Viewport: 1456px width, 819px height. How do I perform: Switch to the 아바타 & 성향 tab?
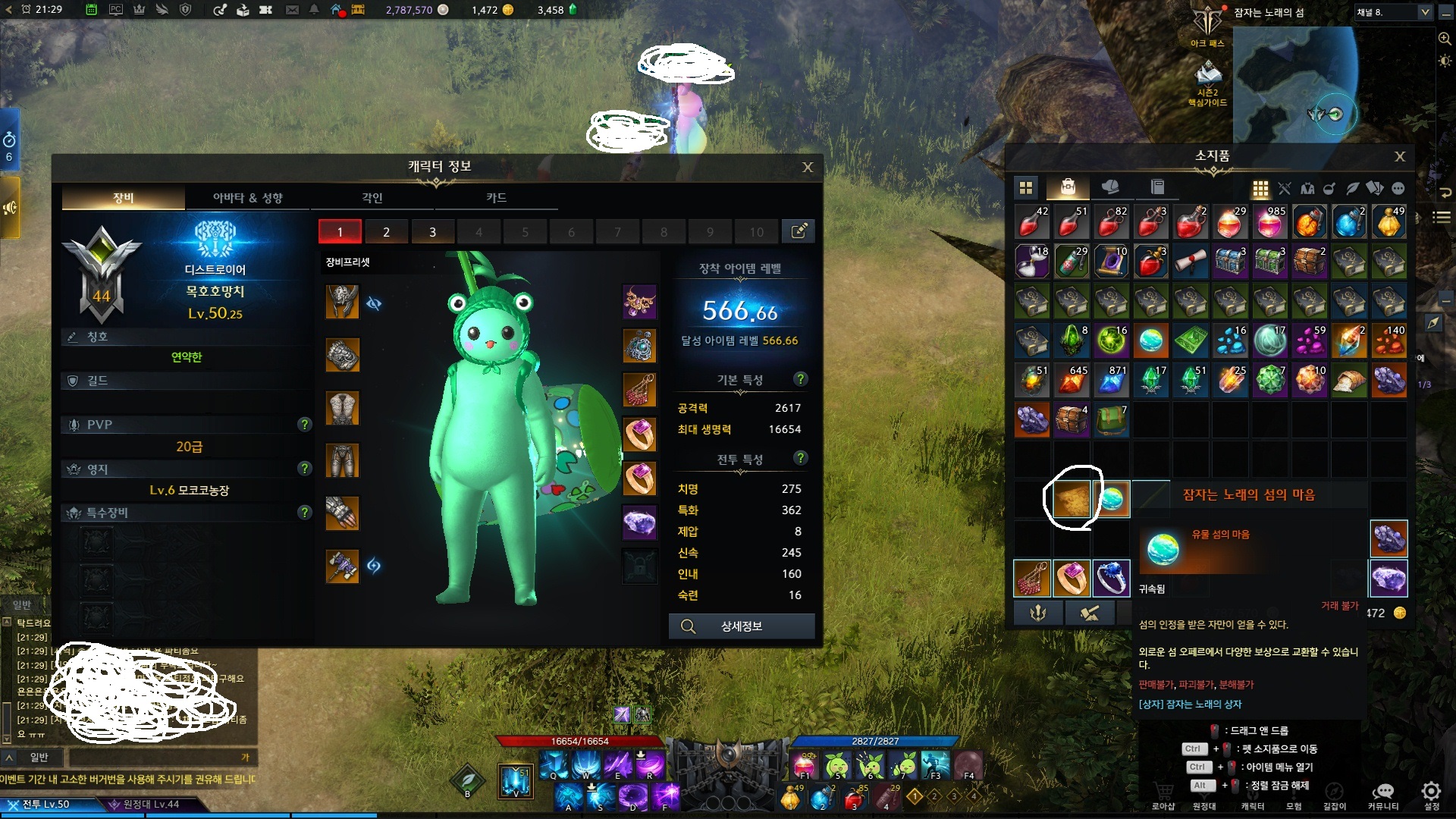(247, 198)
